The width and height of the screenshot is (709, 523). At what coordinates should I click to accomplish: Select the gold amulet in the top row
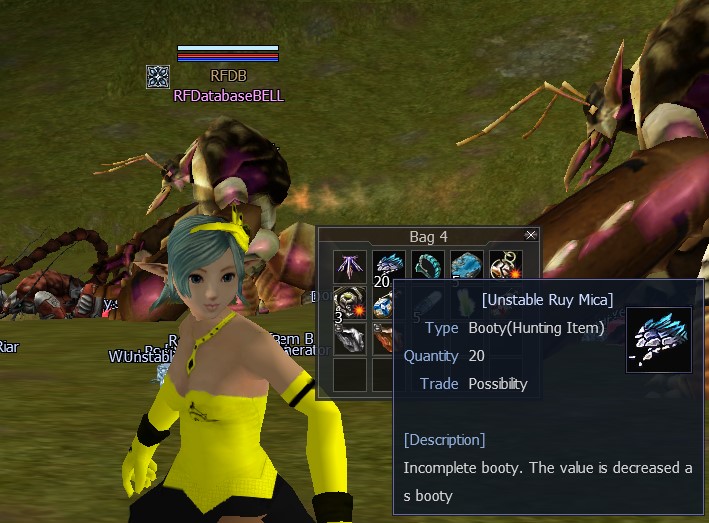pyautogui.click(x=505, y=266)
